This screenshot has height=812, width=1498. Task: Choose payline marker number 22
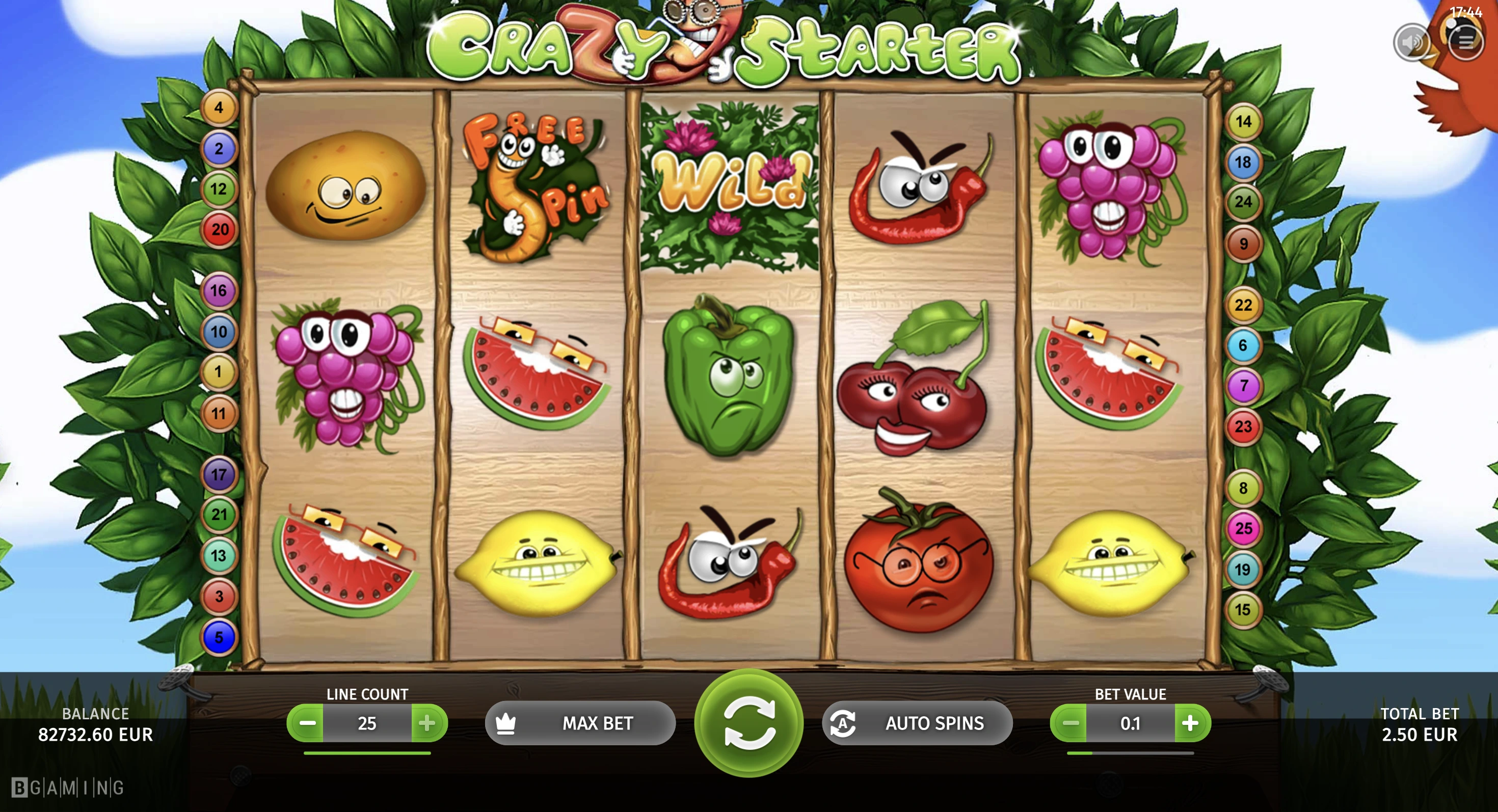(x=1243, y=305)
